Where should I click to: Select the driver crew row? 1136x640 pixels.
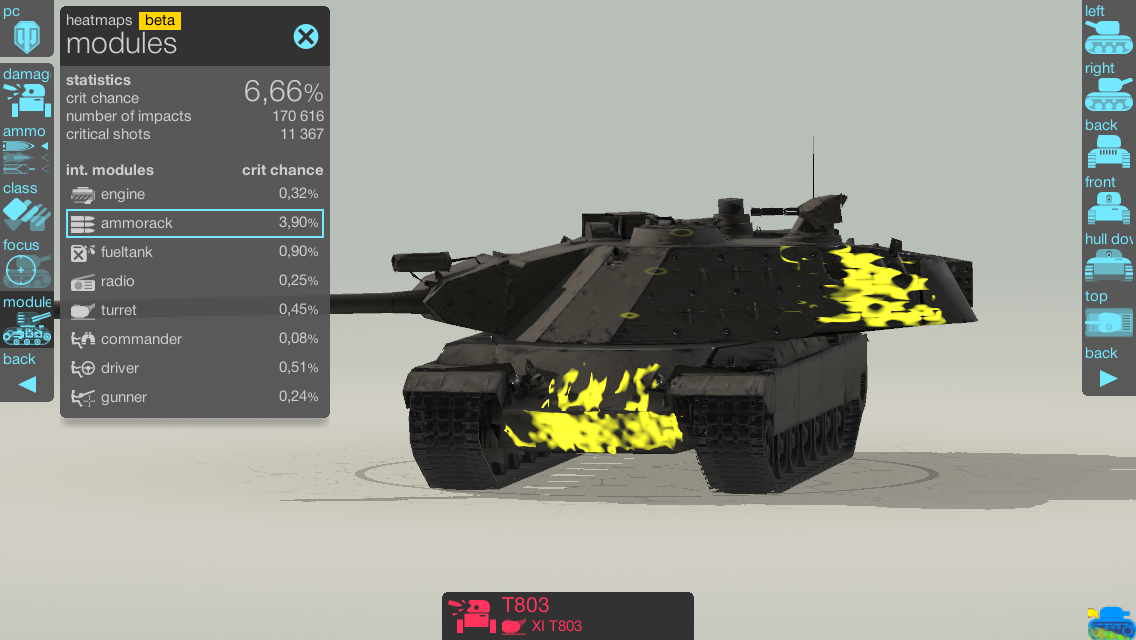pos(195,368)
